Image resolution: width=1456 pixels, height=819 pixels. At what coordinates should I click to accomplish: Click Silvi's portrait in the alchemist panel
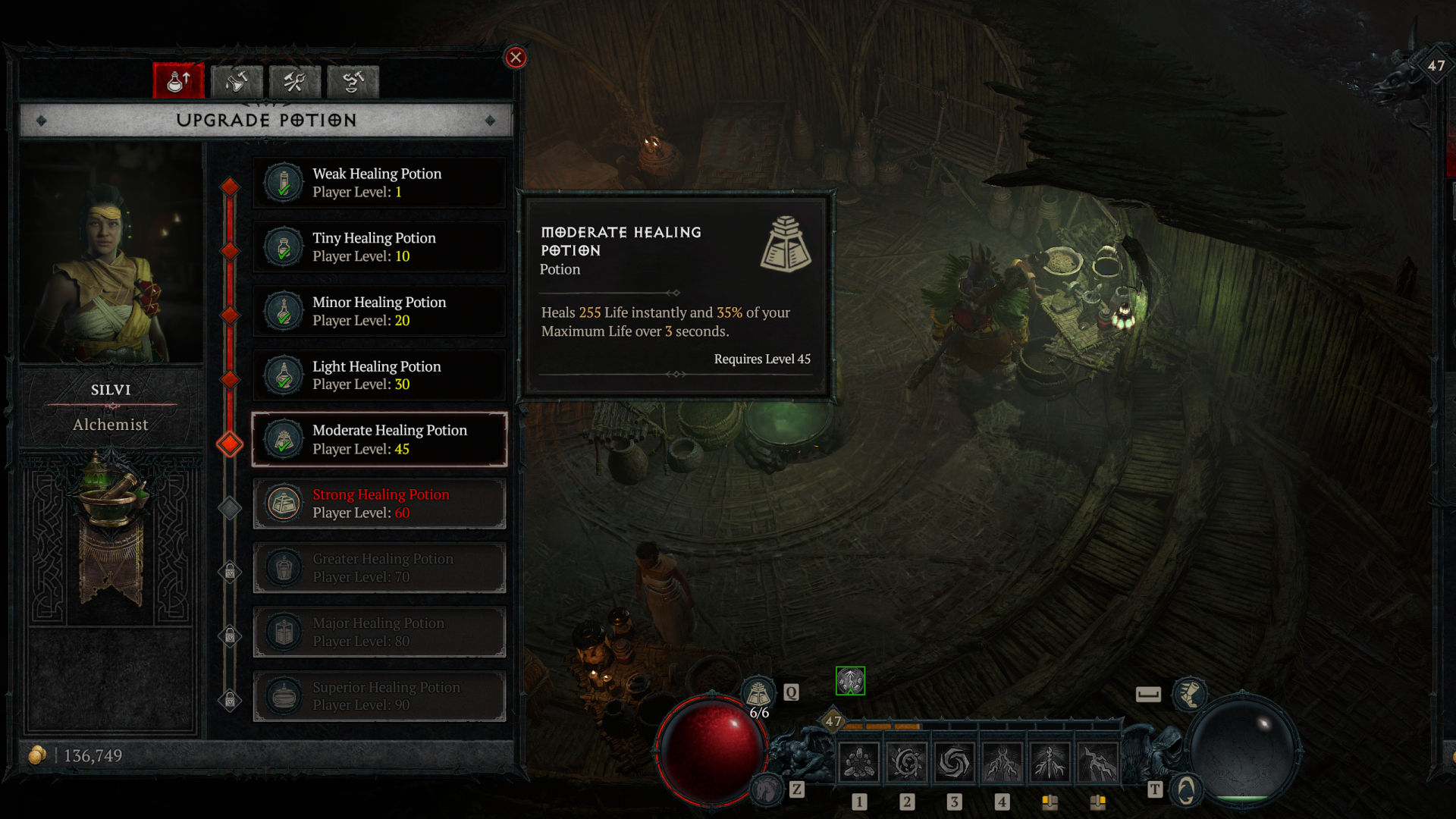point(111,250)
